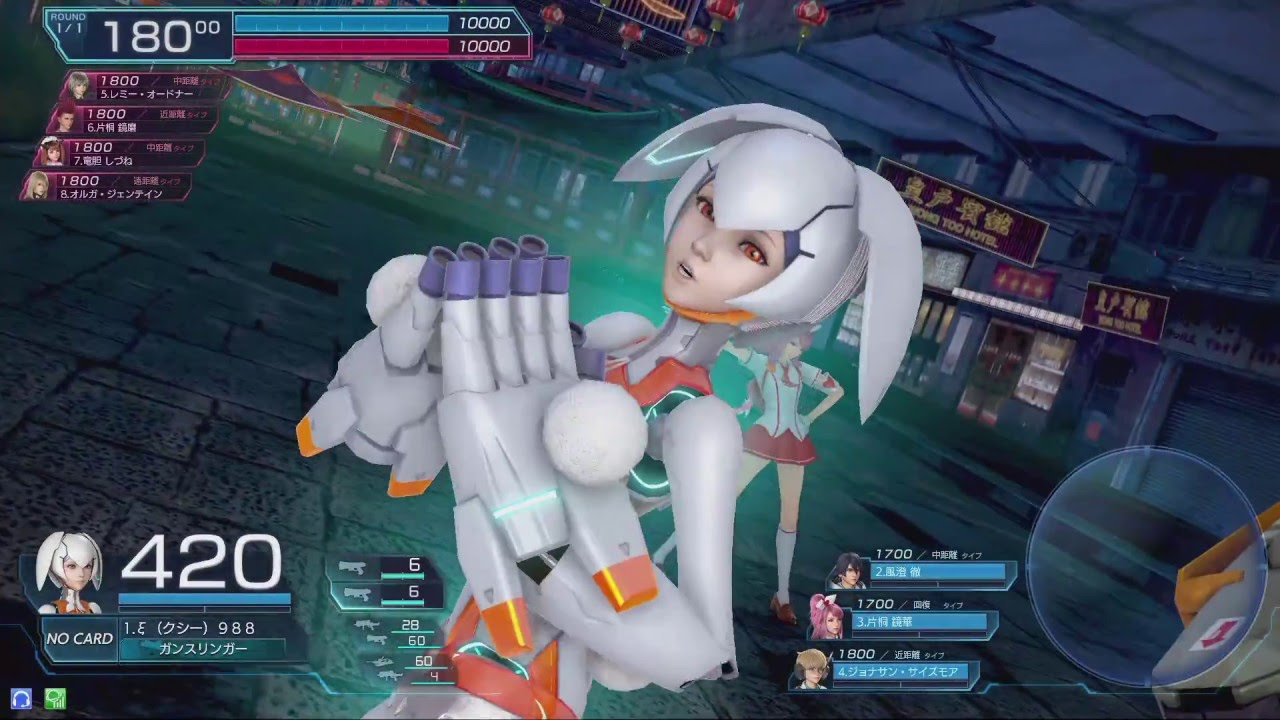Click the green network signal icon
Image resolution: width=1280 pixels, height=720 pixels.
click(54, 699)
